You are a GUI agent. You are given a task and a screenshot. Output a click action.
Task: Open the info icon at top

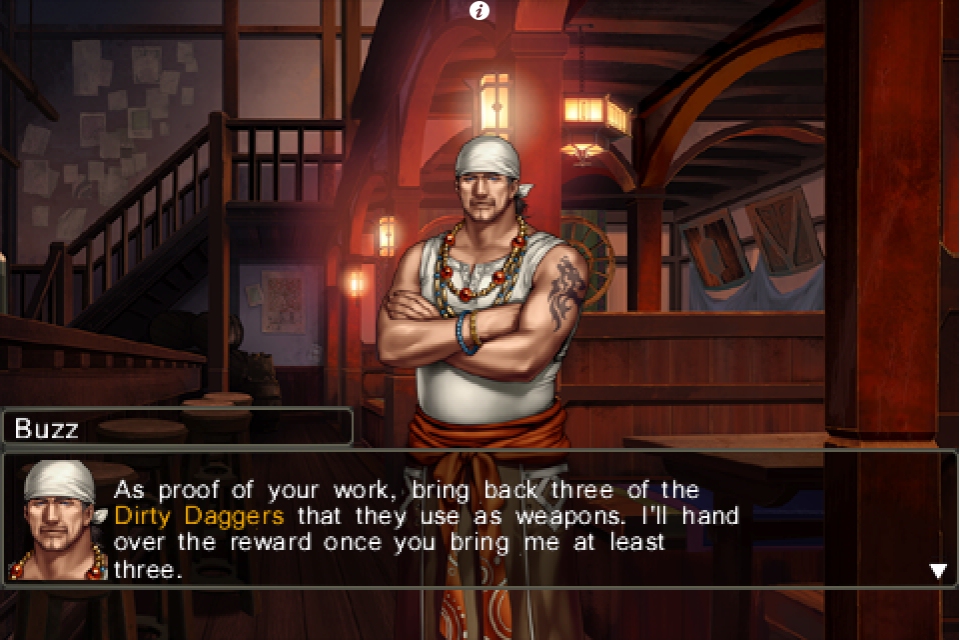click(480, 11)
